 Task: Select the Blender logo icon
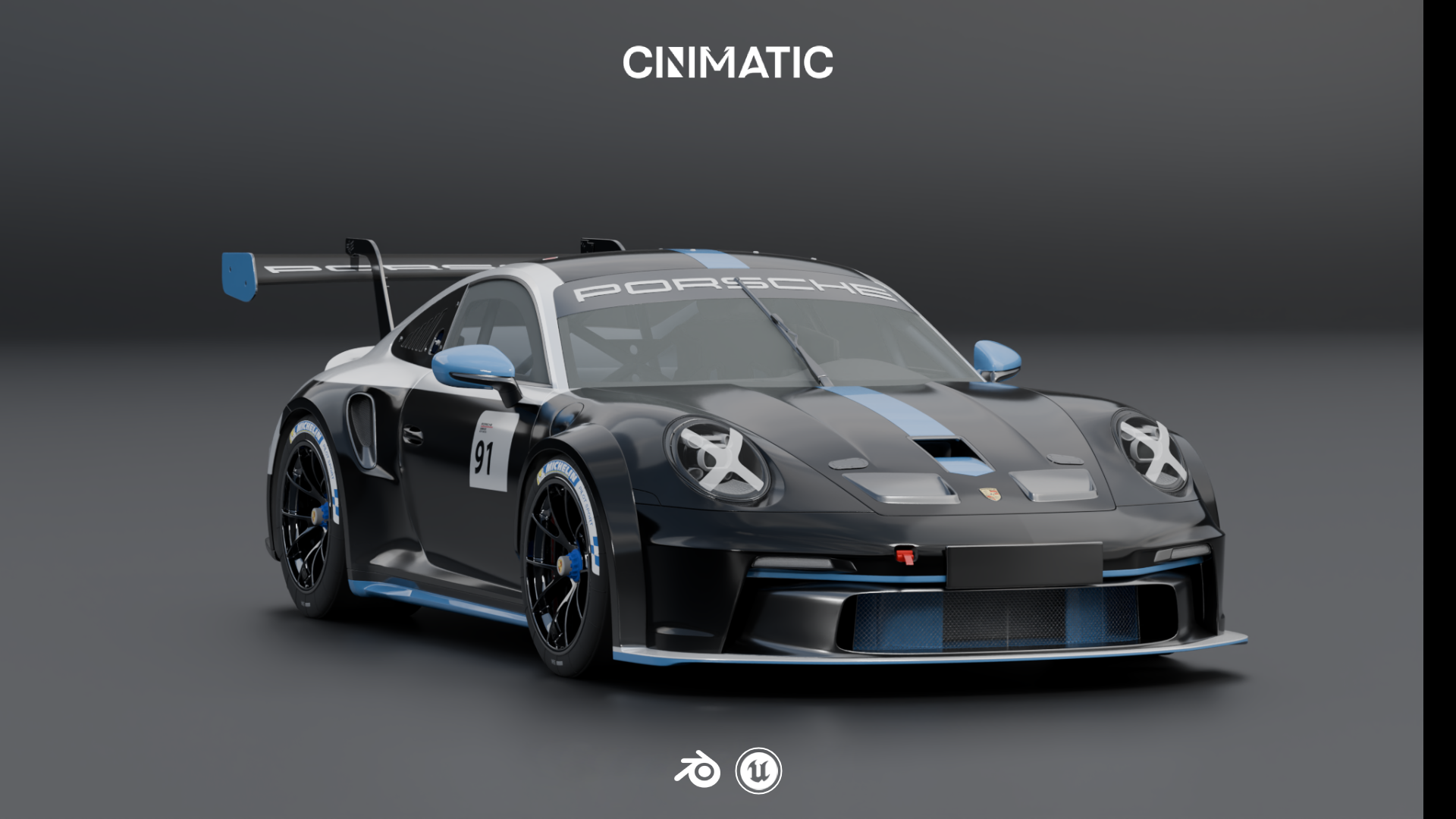click(697, 770)
